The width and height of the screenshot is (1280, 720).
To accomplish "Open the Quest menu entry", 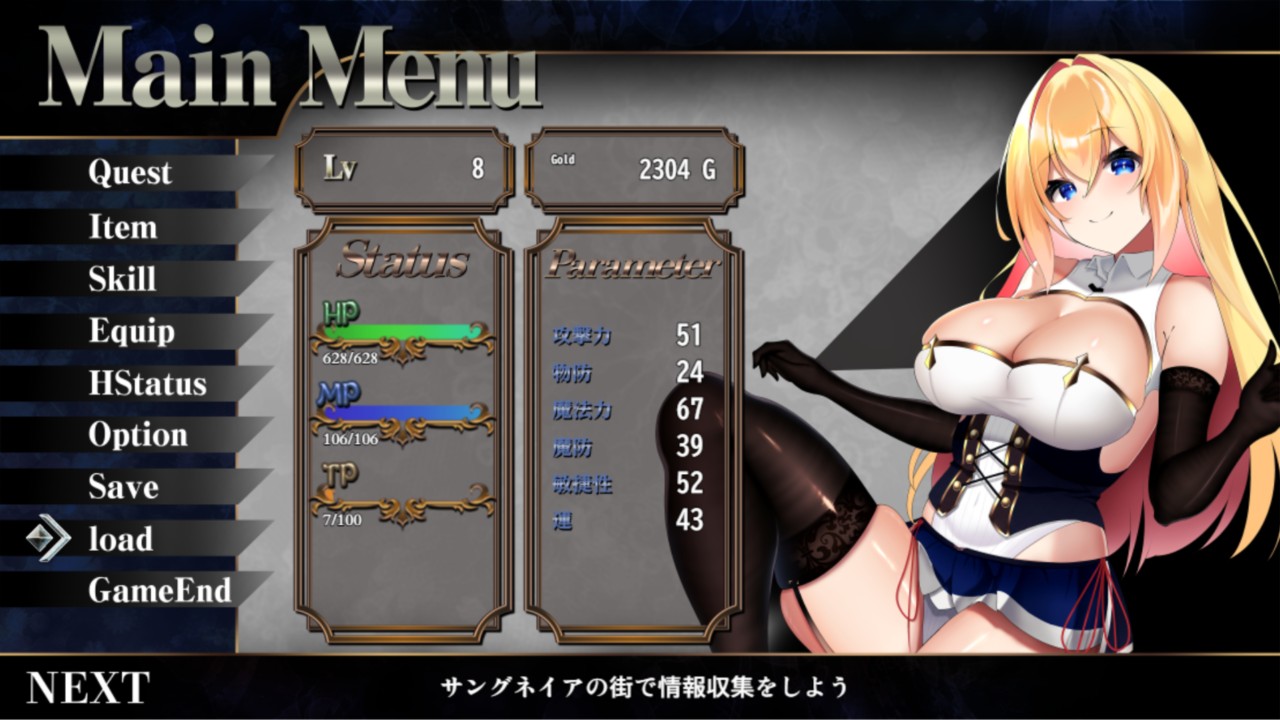I will pyautogui.click(x=130, y=173).
